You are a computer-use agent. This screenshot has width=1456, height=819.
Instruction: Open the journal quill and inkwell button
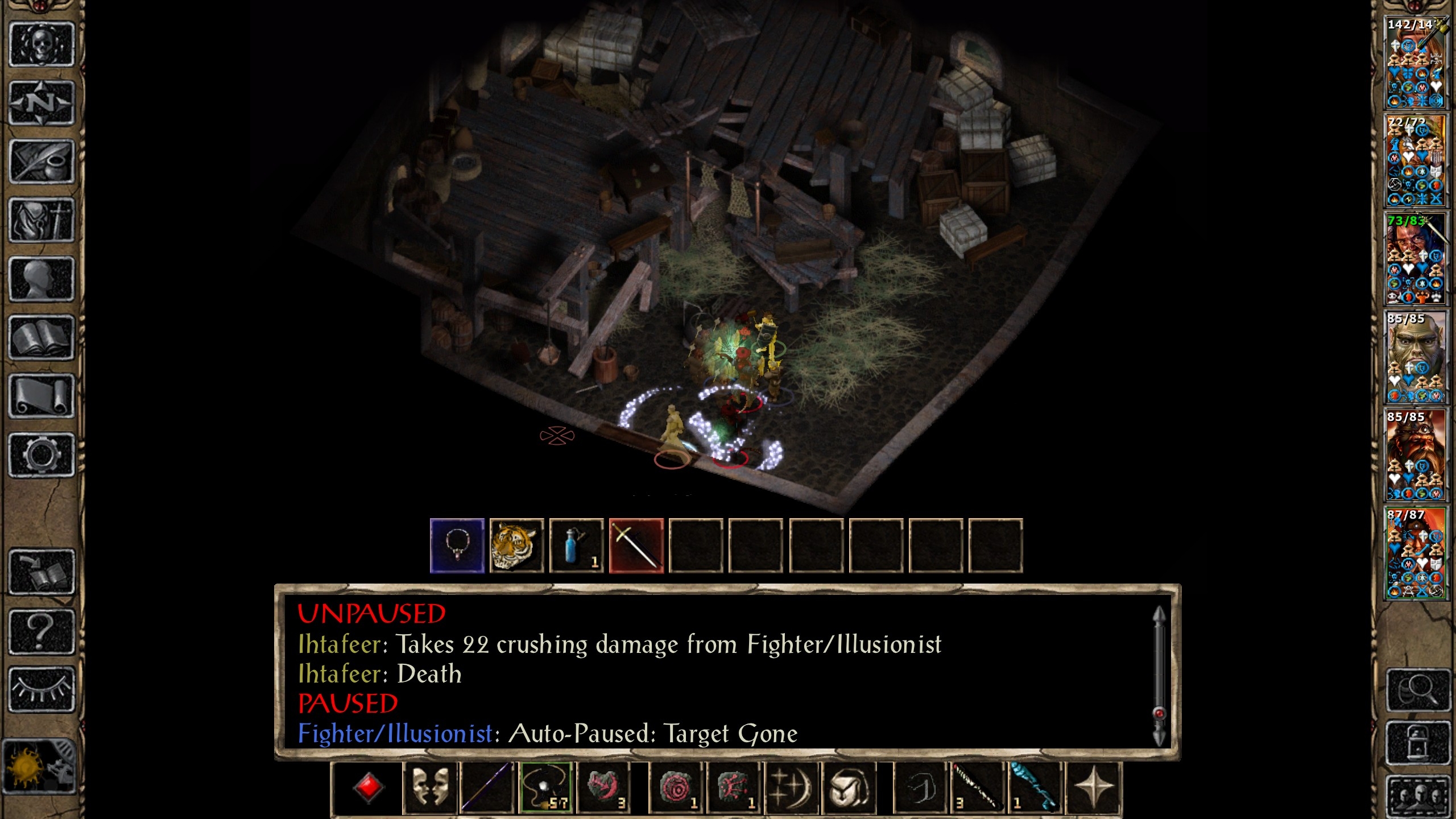(42, 162)
